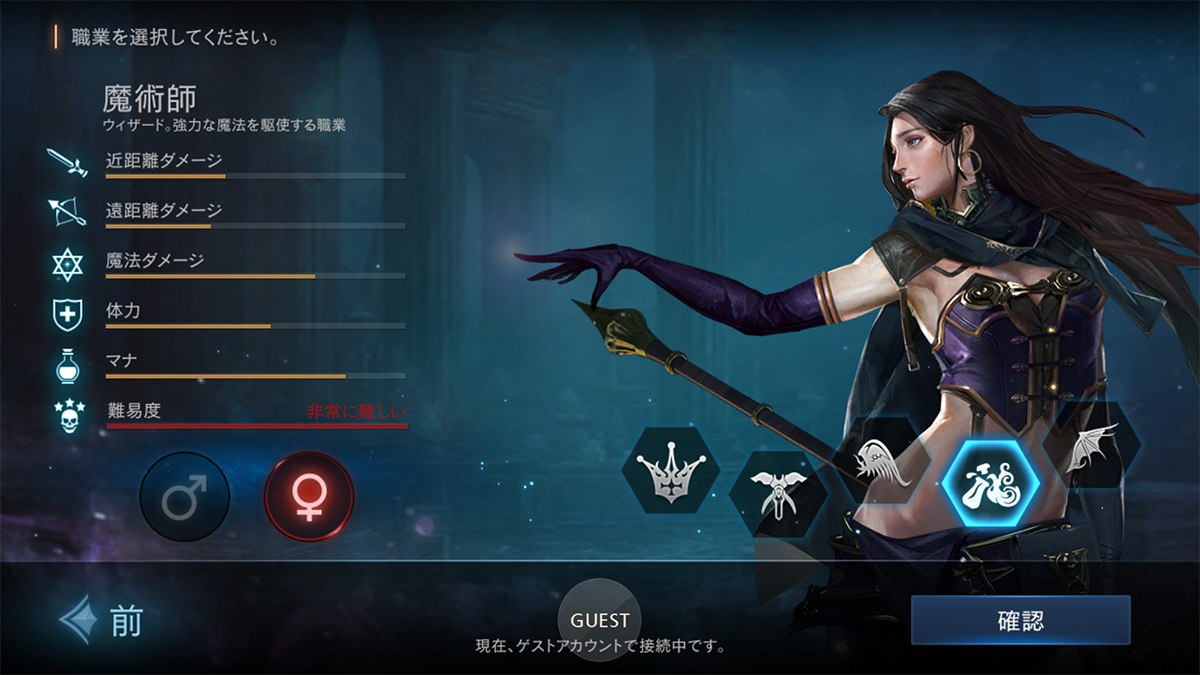
Task: Choose the dragon wing class hexagon
Action: (x=1091, y=448)
